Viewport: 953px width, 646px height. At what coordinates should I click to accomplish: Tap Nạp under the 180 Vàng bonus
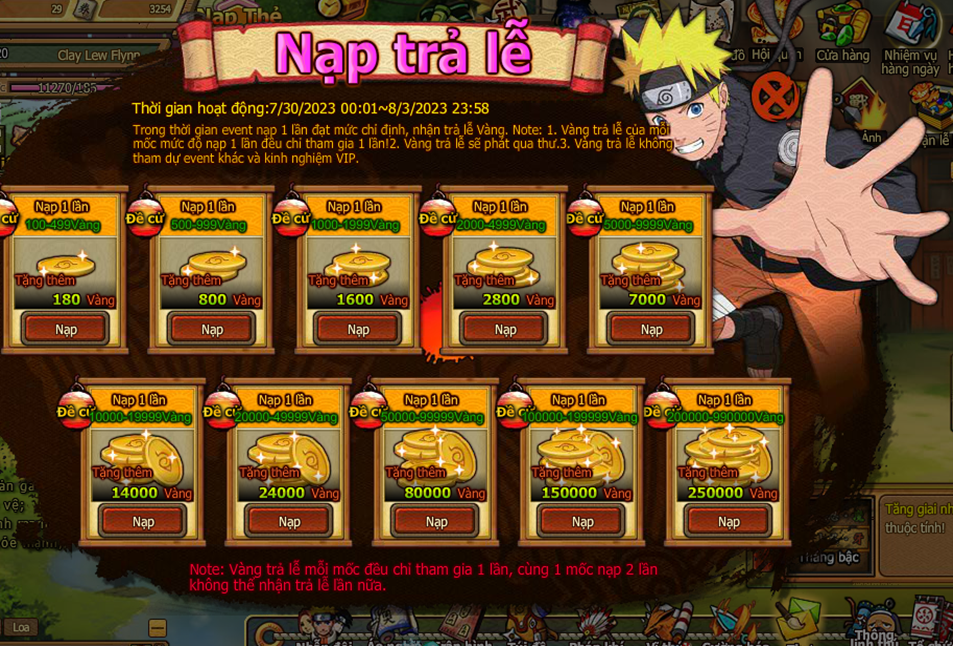tap(66, 329)
